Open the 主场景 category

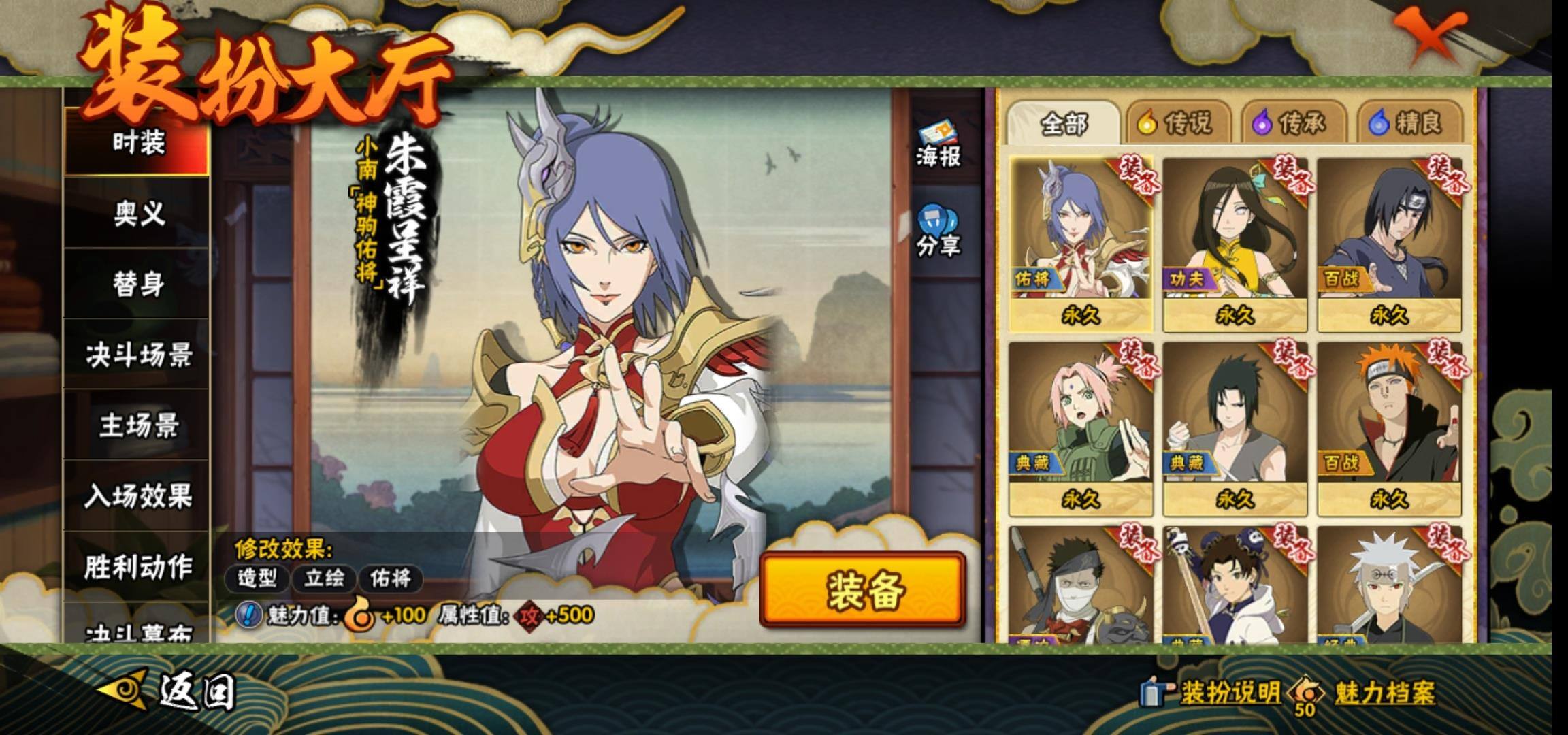point(138,426)
